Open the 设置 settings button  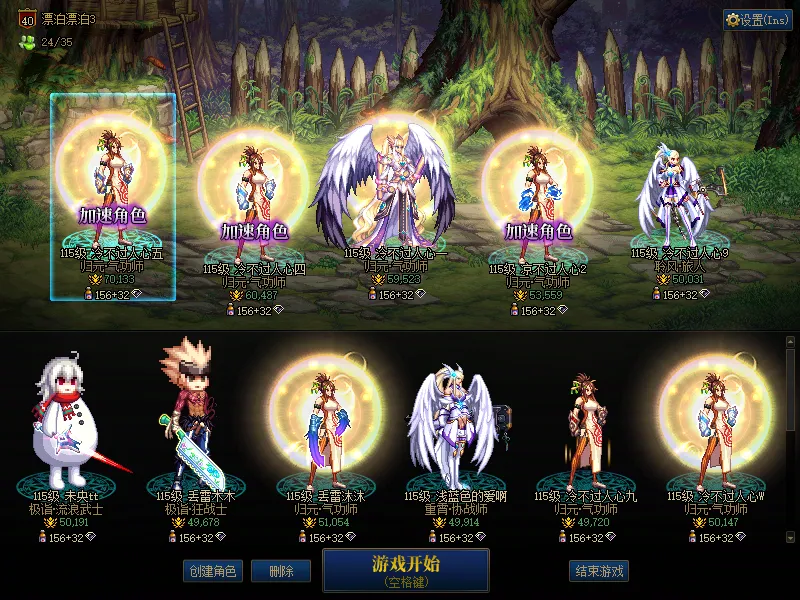(x=757, y=20)
